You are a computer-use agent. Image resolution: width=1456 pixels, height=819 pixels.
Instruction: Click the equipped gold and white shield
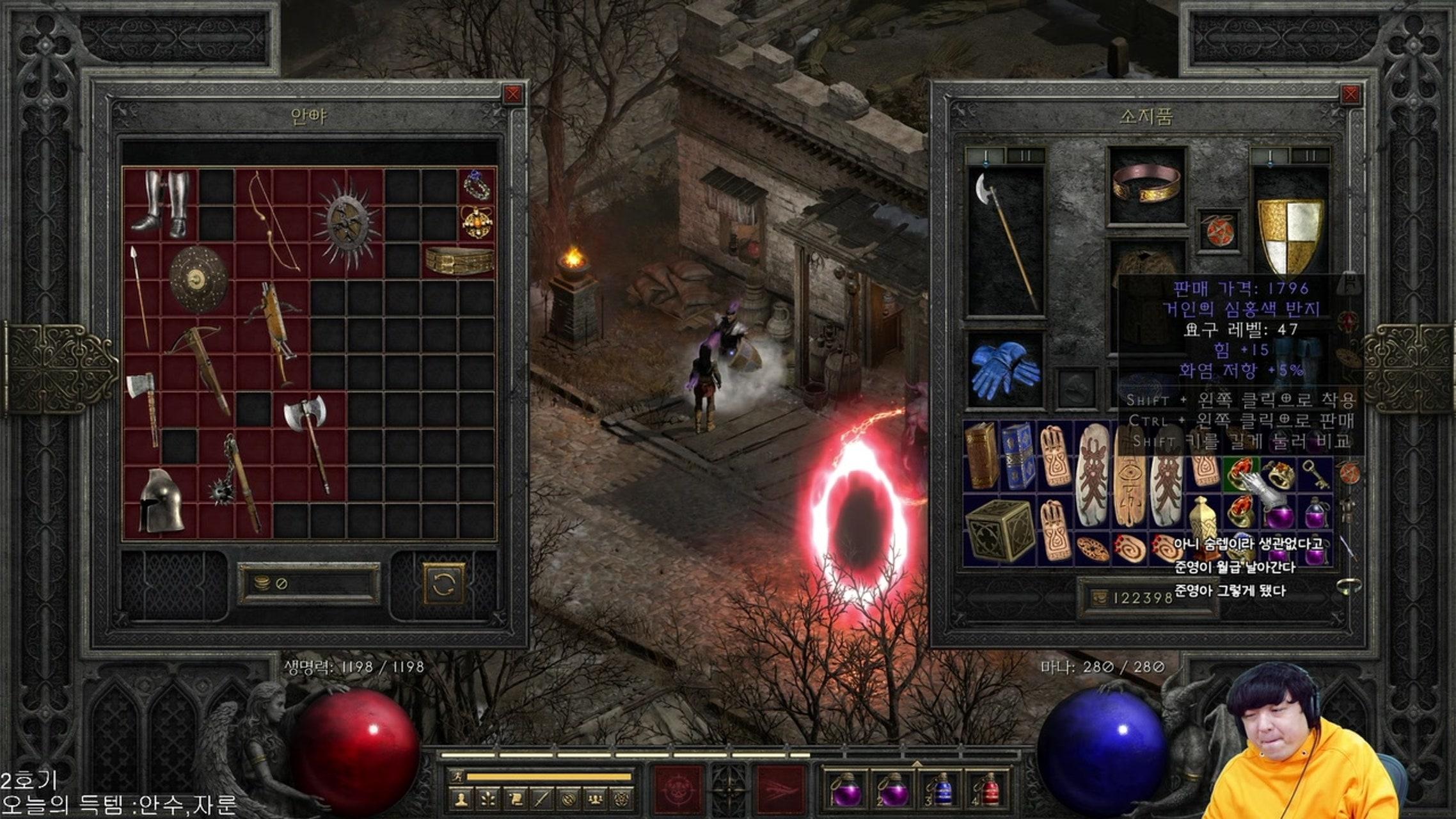pos(1290,234)
